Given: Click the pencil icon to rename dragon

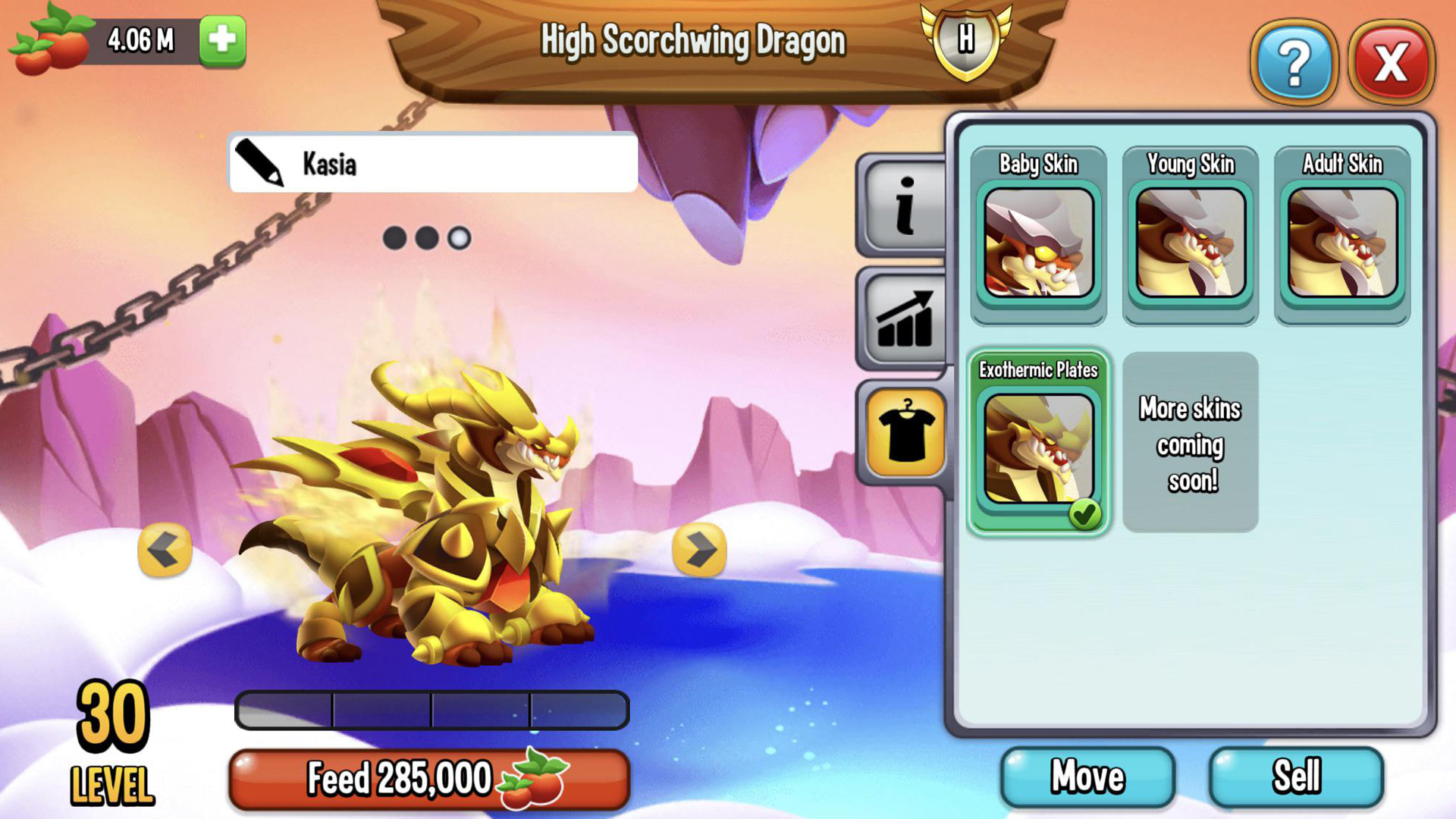Looking at the screenshot, I should (259, 164).
